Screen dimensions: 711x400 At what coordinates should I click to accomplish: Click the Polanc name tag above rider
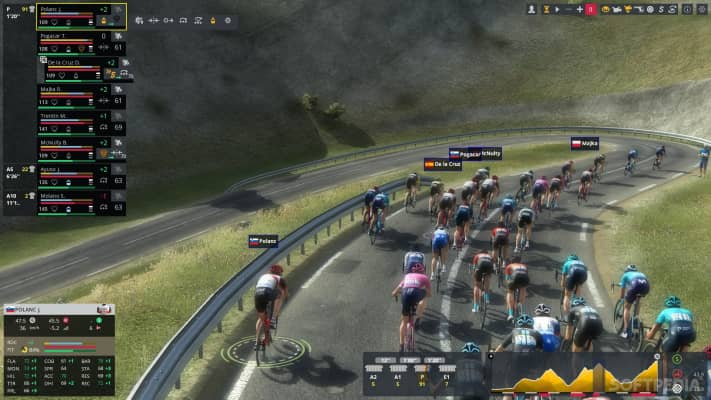click(x=263, y=241)
